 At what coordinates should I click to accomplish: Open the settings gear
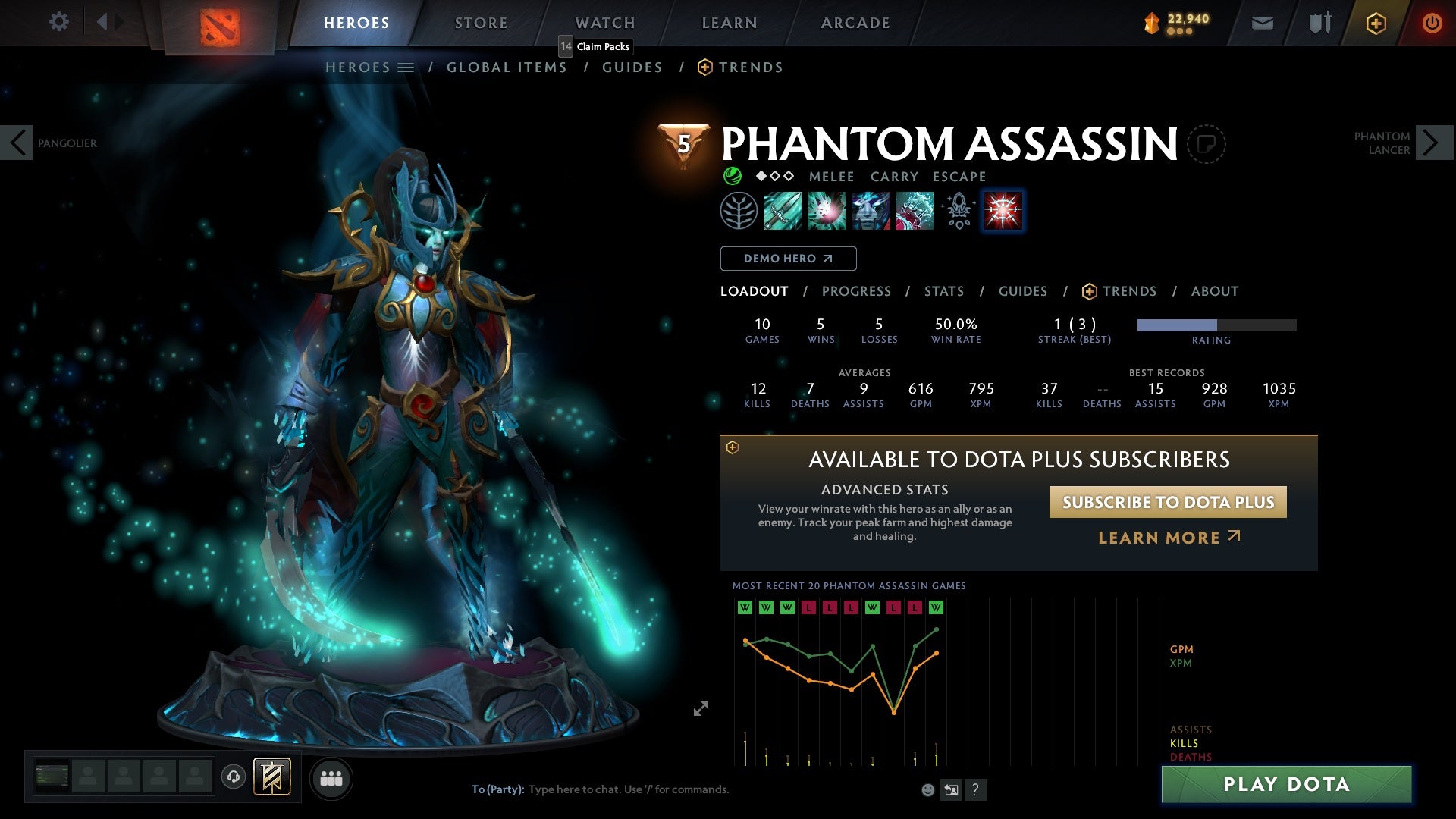coord(58,22)
